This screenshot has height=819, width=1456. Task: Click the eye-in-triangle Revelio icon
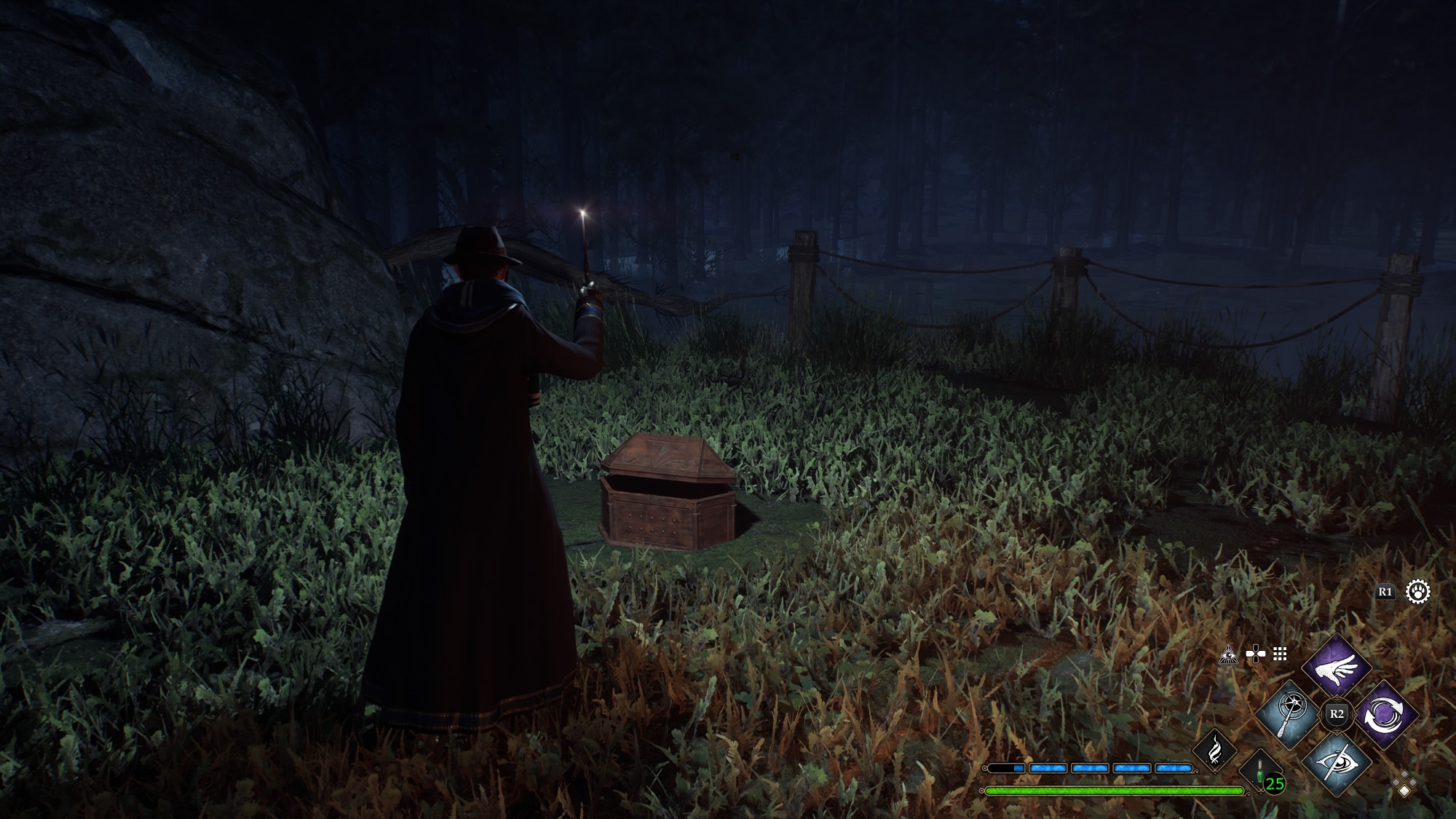coord(1228,654)
